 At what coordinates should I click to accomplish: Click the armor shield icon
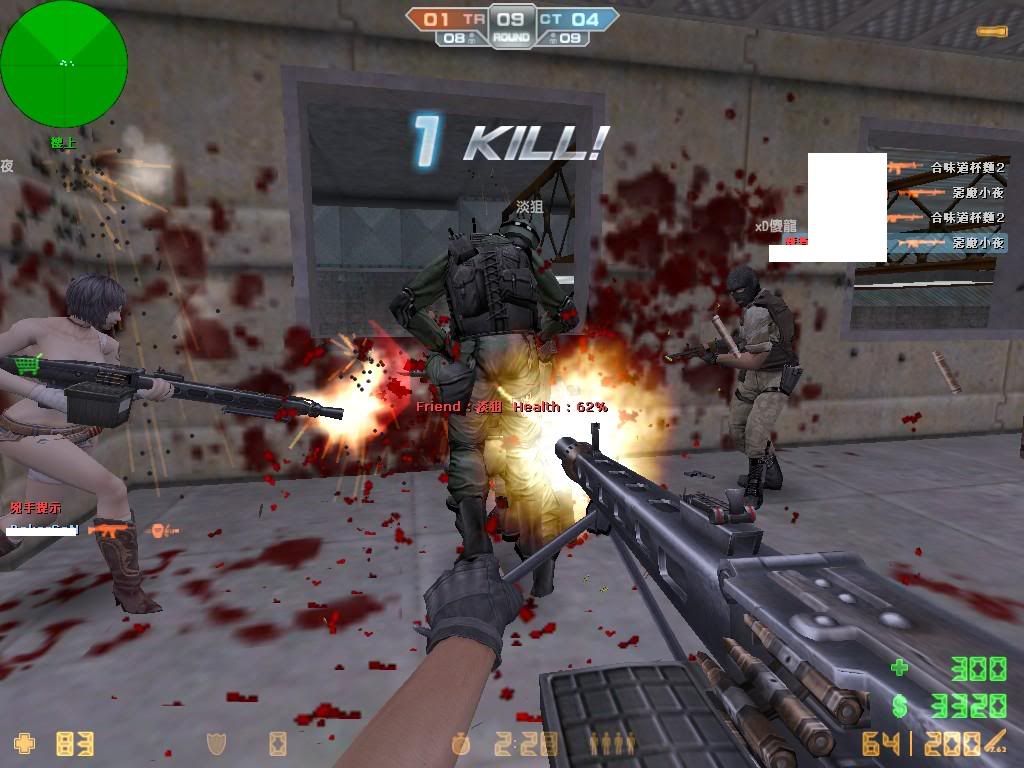pos(215,743)
